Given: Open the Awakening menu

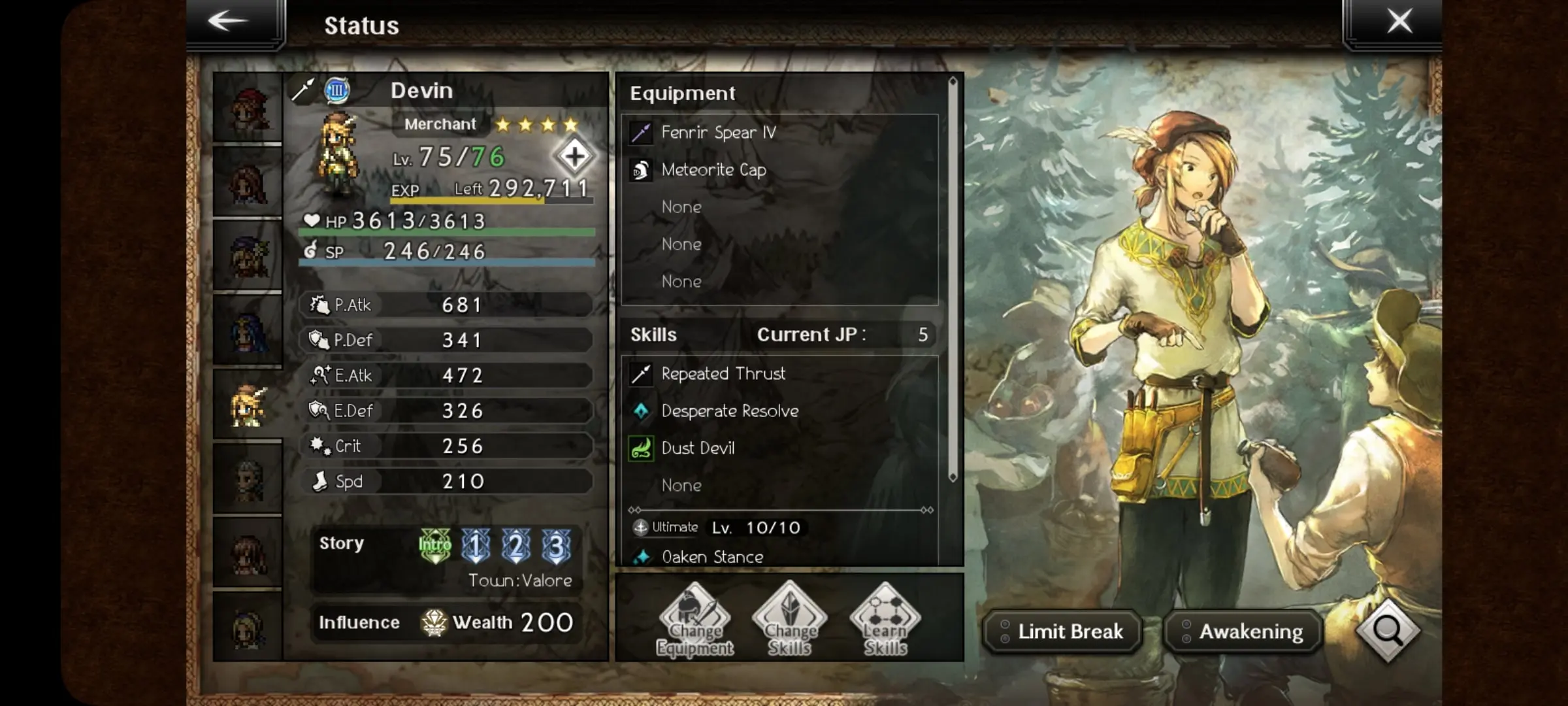Looking at the screenshot, I should [1243, 631].
